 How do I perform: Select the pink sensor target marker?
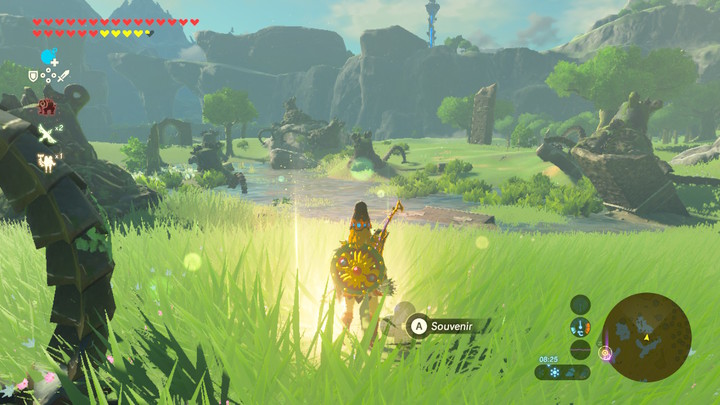tap(604, 351)
